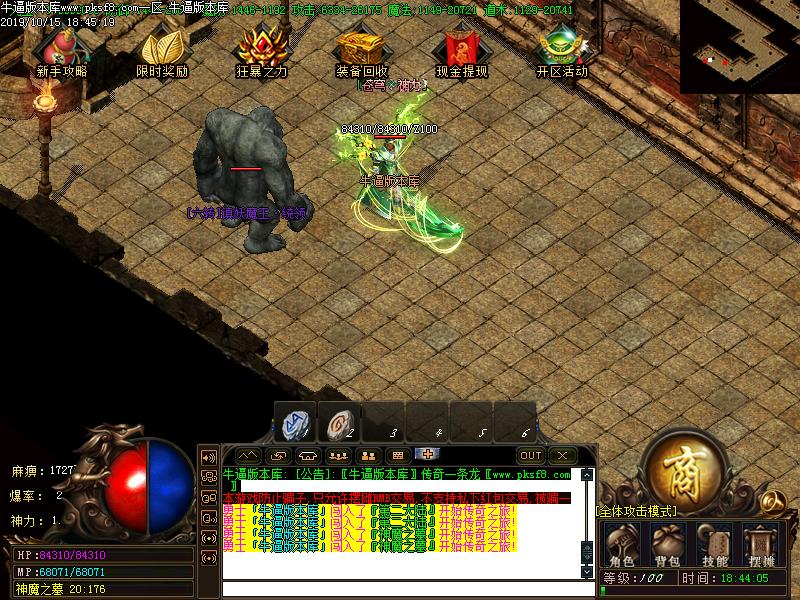Viewport: 800px width, 600px height.
Task: Open the 狂暴之力 menu
Action: point(261,50)
